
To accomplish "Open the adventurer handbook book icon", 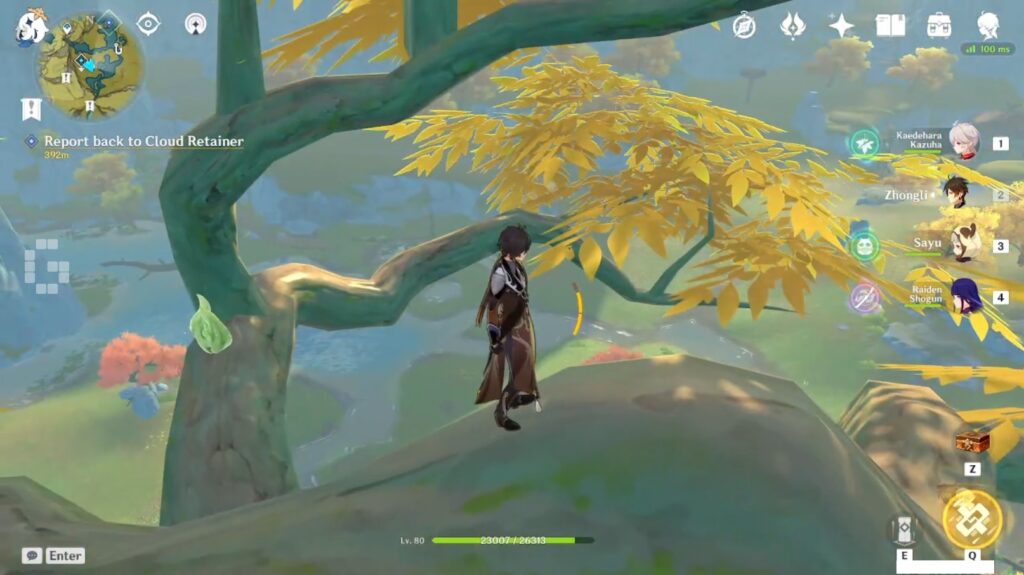I will click(890, 26).
